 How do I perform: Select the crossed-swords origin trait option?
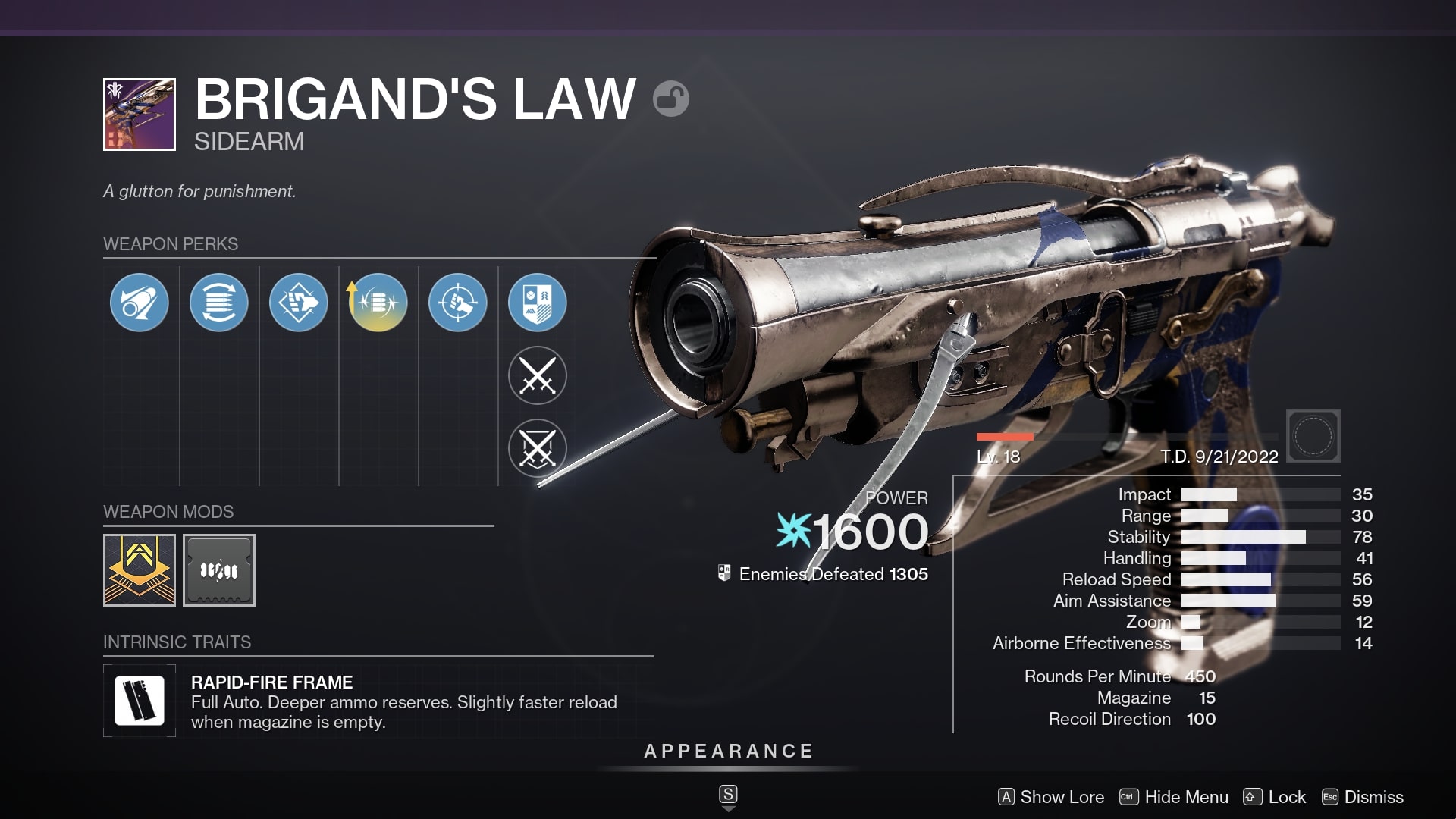pyautogui.click(x=537, y=375)
